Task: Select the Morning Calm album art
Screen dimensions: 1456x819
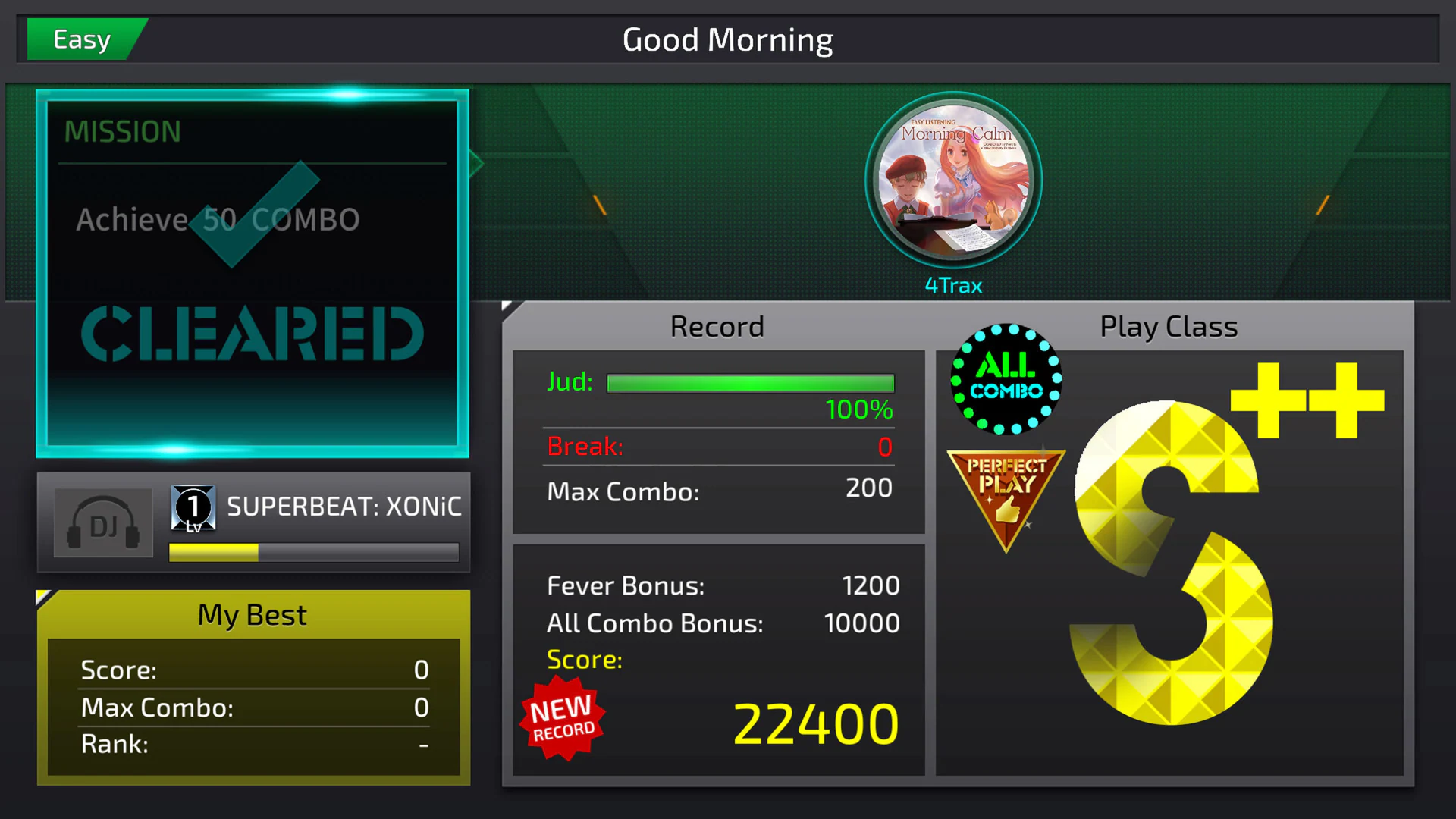Action: [x=952, y=180]
